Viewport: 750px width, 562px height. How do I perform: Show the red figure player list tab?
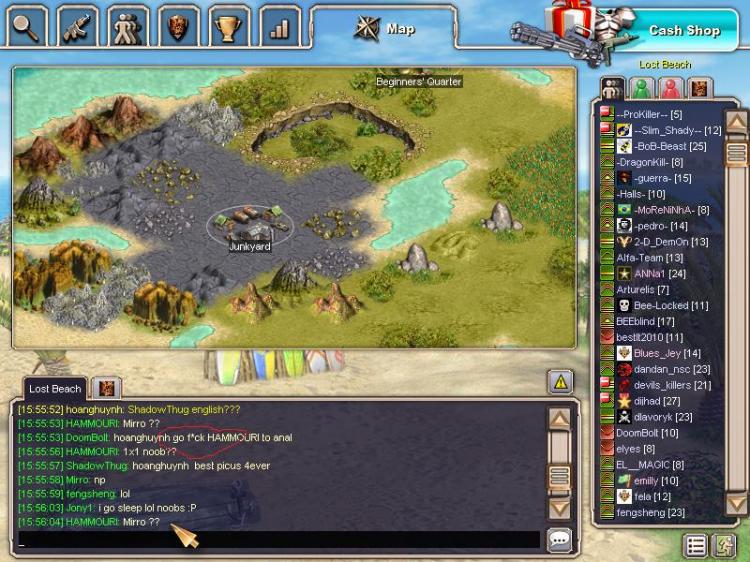pos(671,88)
